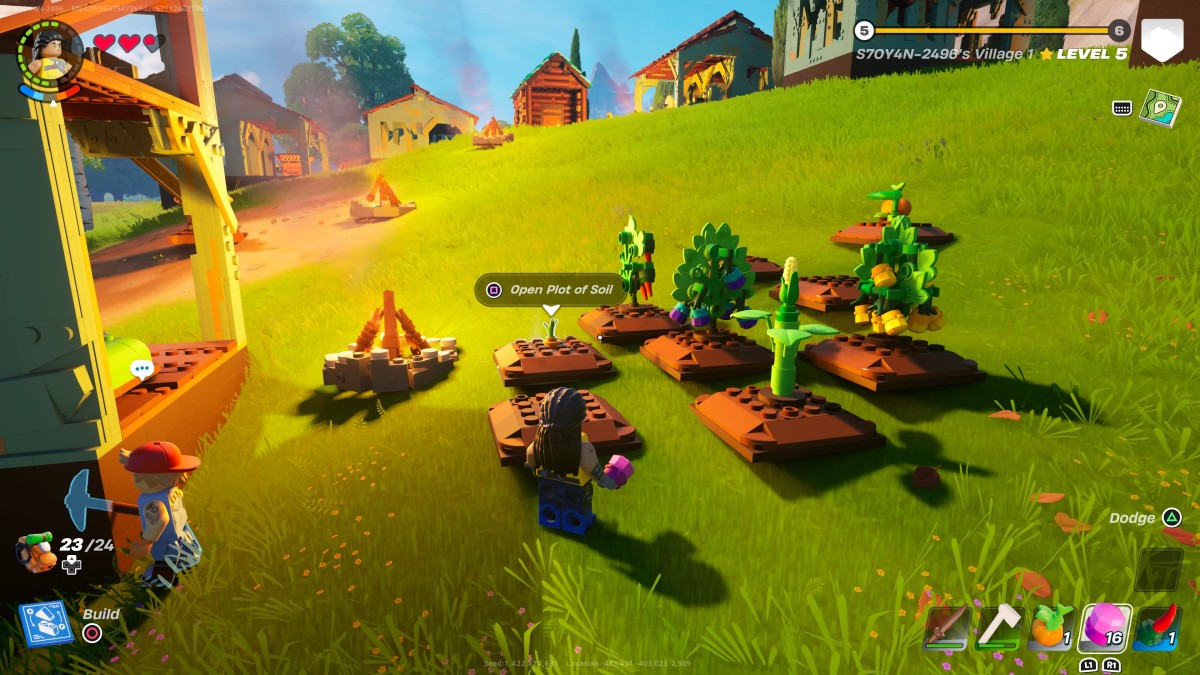Choose the white axe hotbar slot

pos(998,627)
